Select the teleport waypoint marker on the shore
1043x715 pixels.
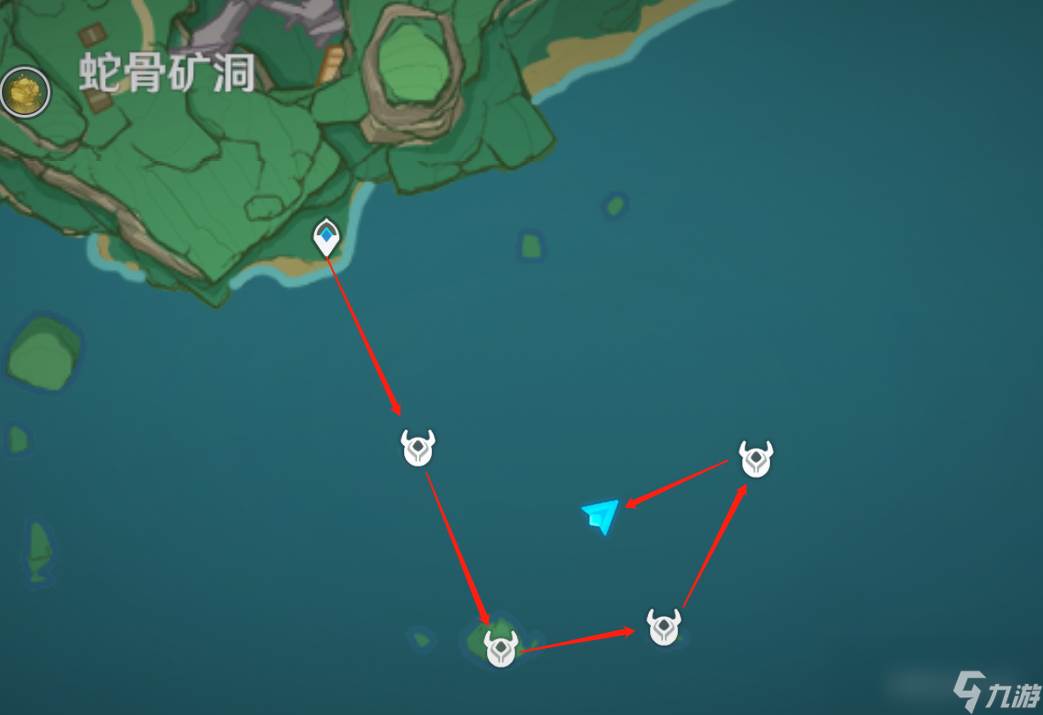[326, 237]
